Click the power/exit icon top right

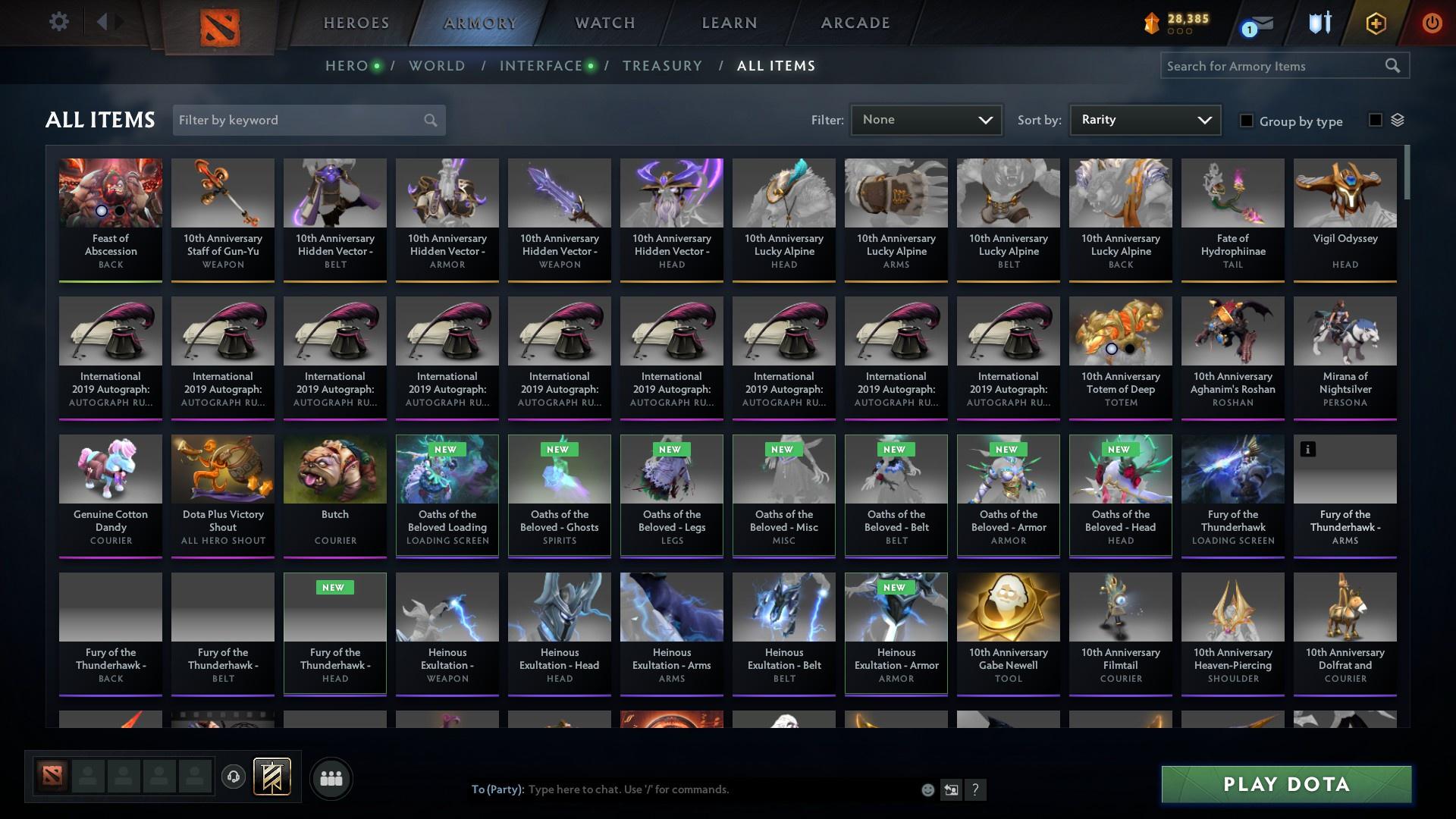tap(1432, 23)
